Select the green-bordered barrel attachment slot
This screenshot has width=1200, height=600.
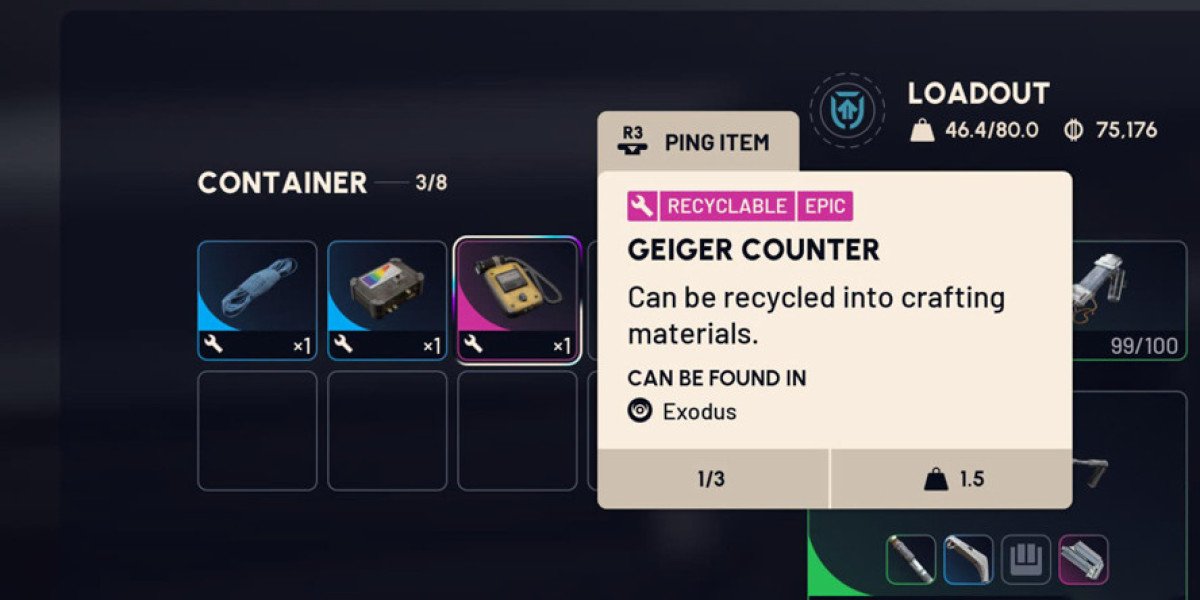pyautogui.click(x=911, y=560)
